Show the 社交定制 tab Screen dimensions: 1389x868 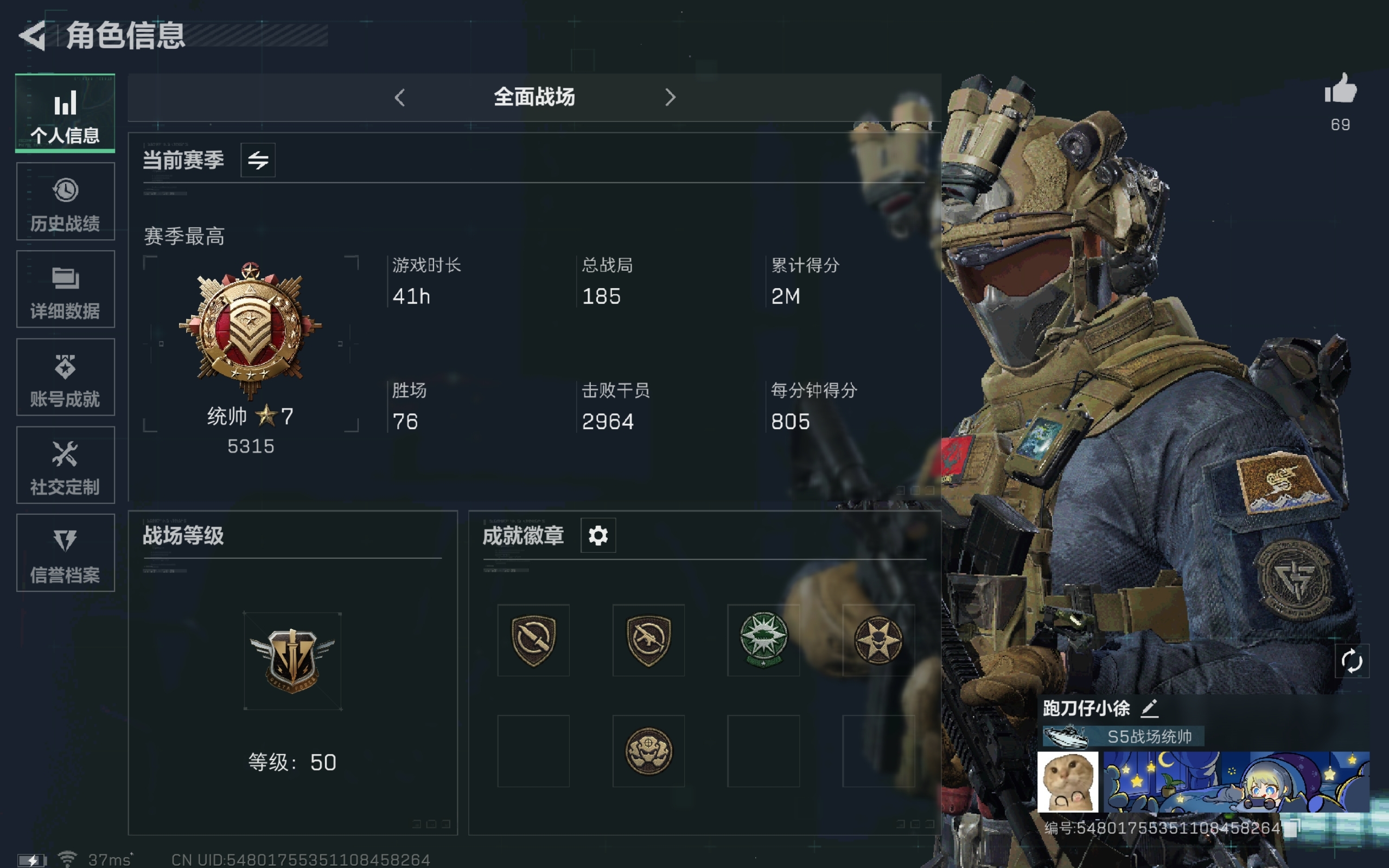65,465
